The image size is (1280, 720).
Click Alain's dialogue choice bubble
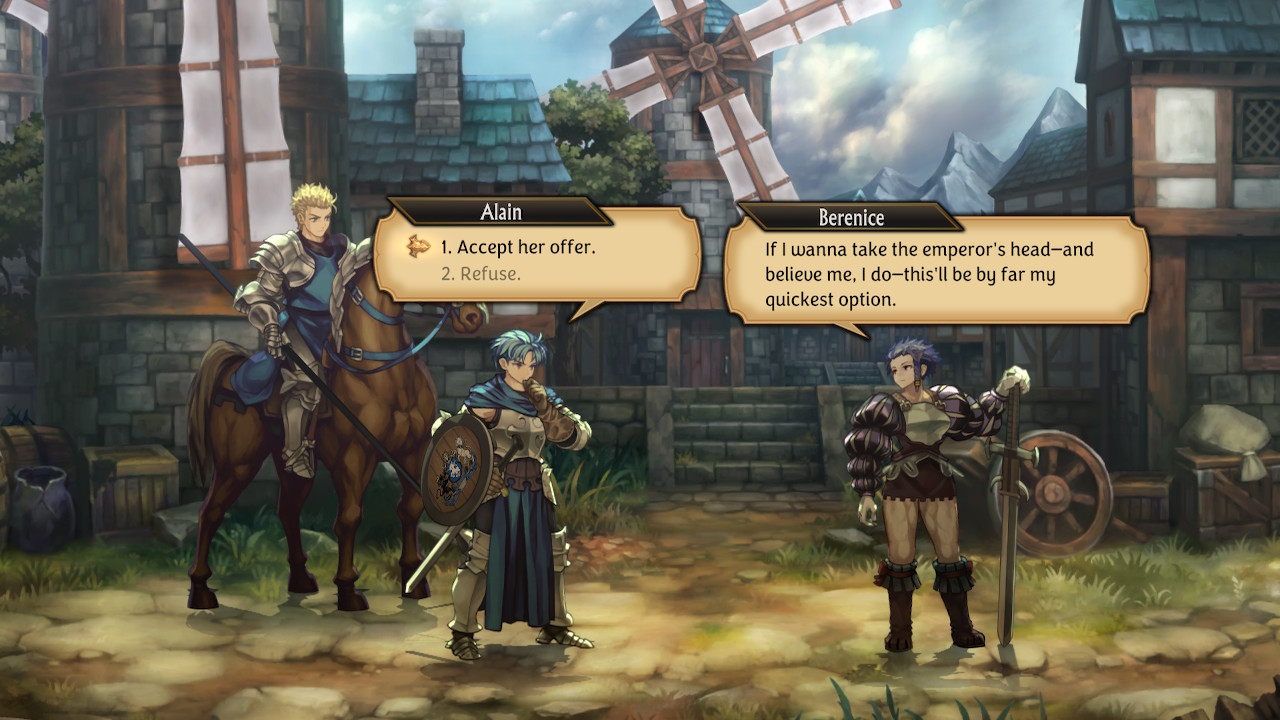click(530, 260)
